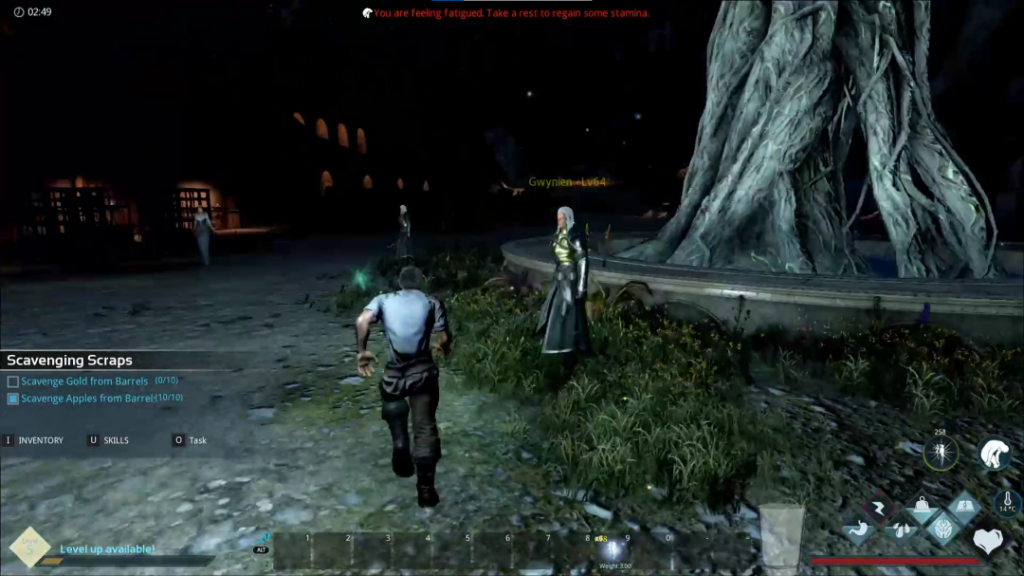Click the starburst icon labeled 258
The width and height of the screenshot is (1024, 576).
[941, 455]
